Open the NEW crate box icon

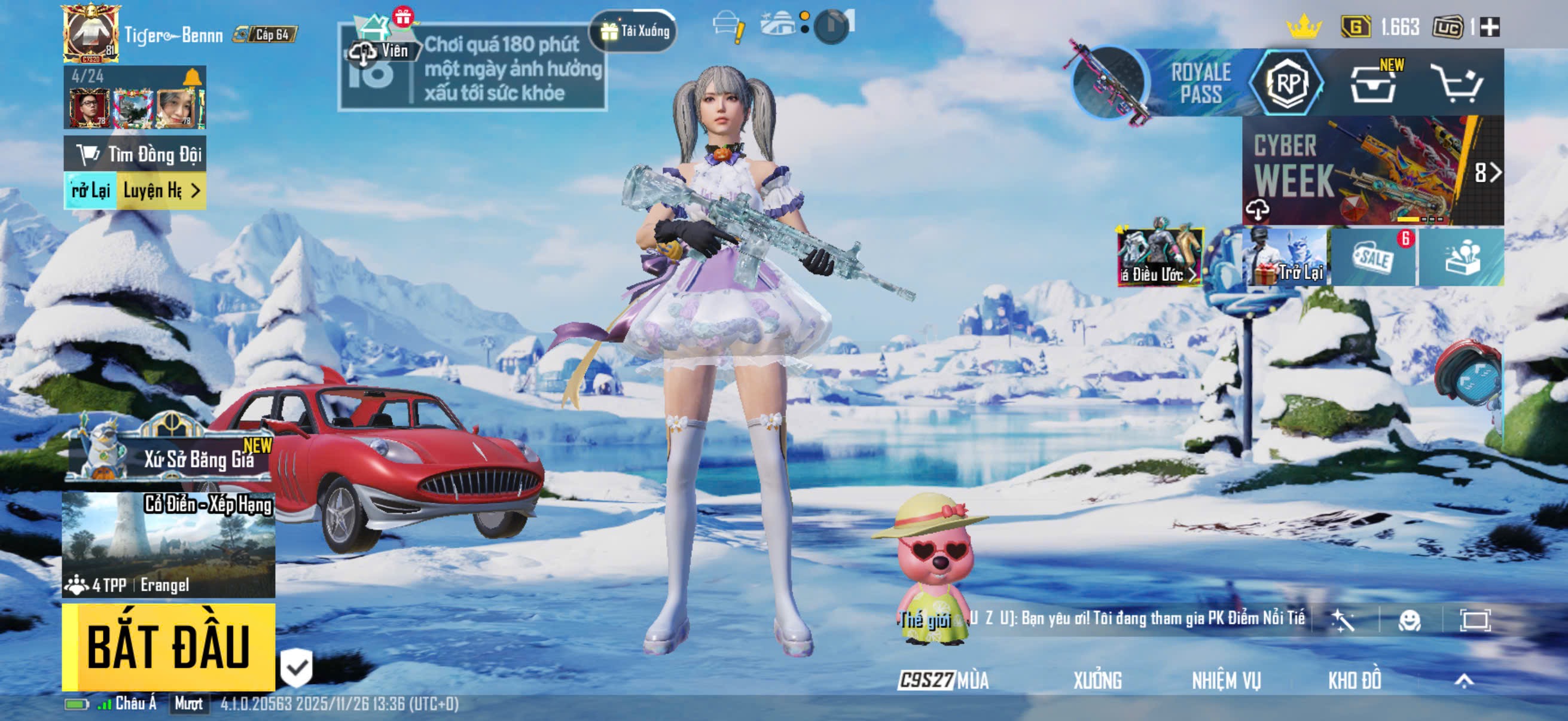click(x=1374, y=83)
